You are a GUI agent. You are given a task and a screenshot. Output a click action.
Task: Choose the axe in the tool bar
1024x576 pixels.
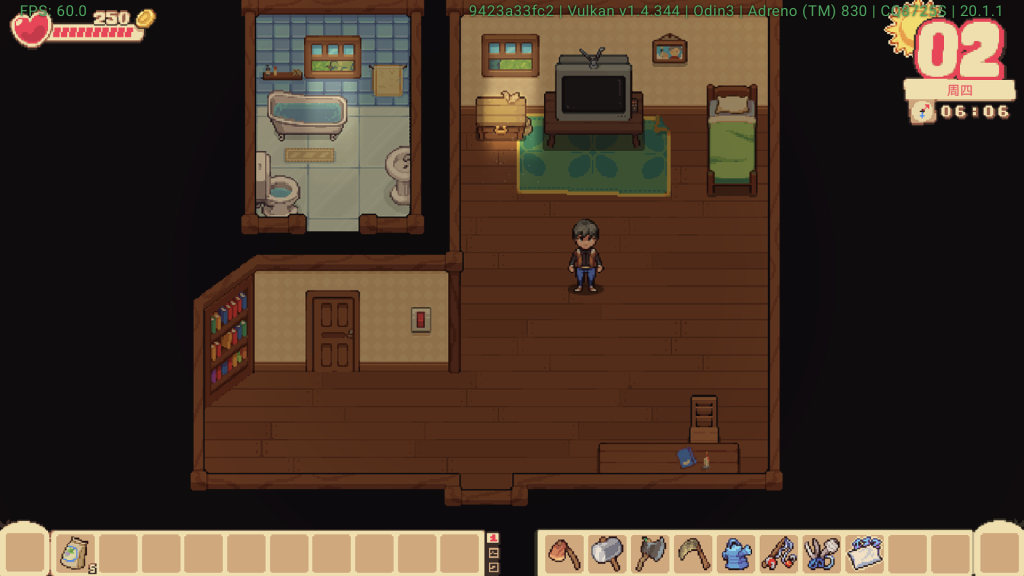click(650, 553)
